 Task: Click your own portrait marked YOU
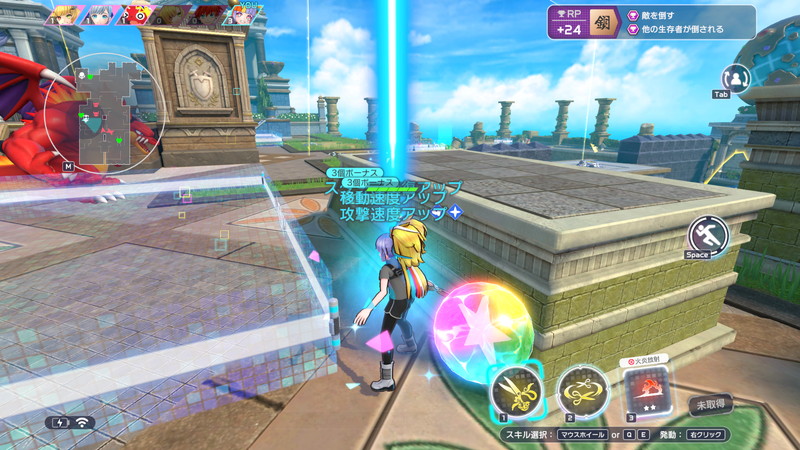coord(242,14)
